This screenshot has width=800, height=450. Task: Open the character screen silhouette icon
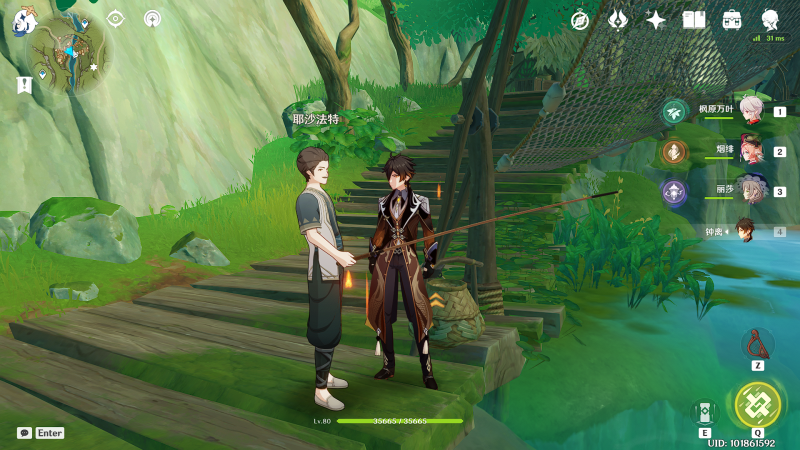tap(770, 19)
